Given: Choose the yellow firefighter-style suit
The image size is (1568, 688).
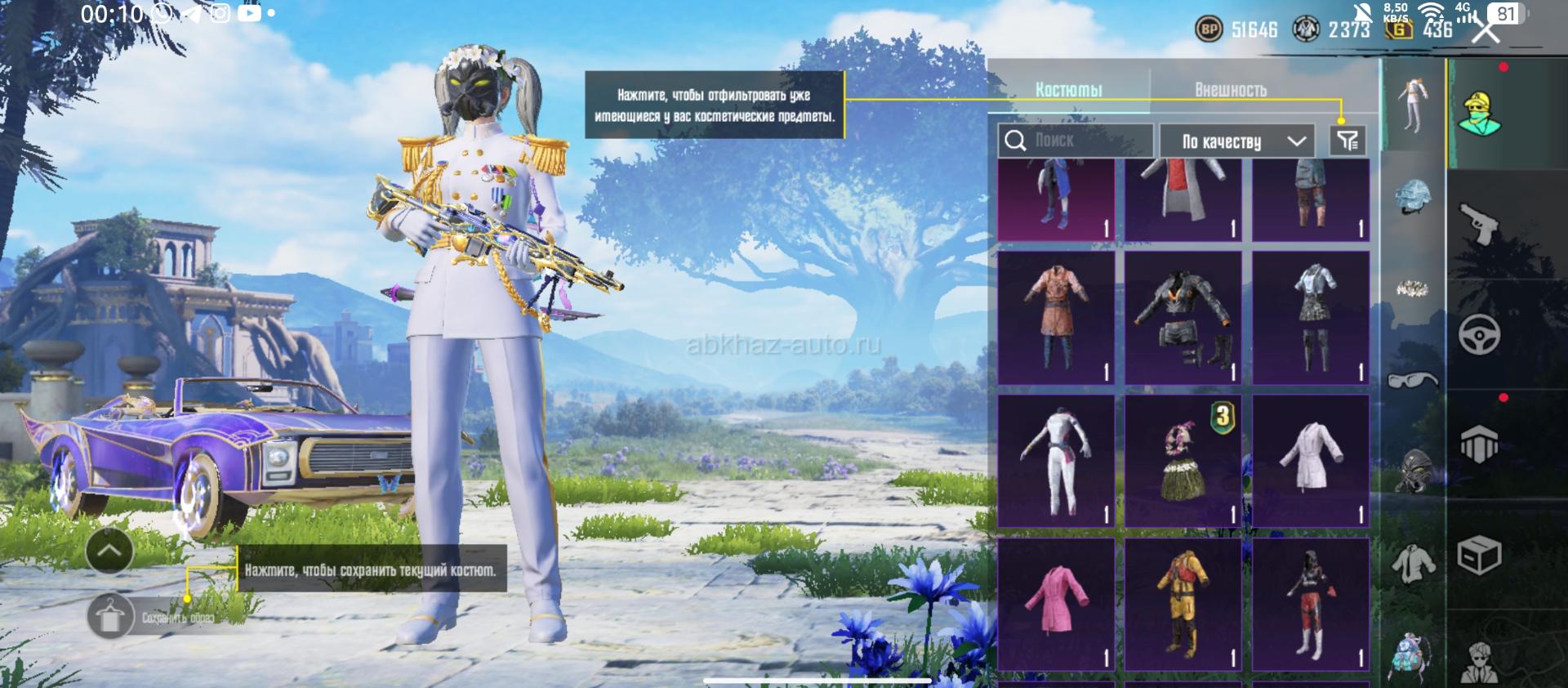Looking at the screenshot, I should point(1183,605).
